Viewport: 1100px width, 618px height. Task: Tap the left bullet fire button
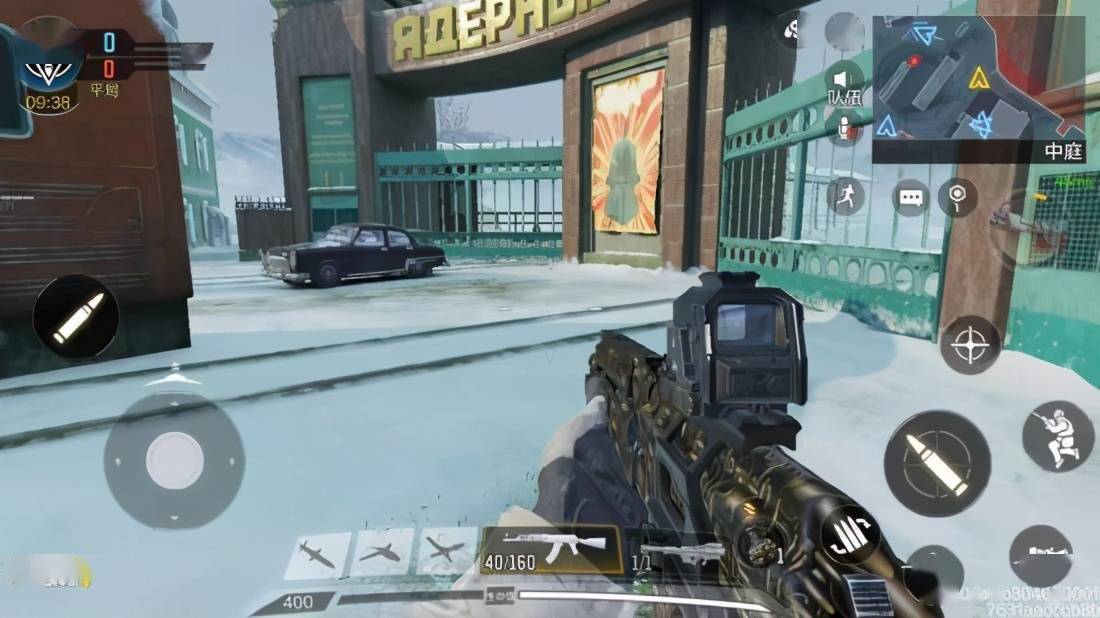[76, 317]
